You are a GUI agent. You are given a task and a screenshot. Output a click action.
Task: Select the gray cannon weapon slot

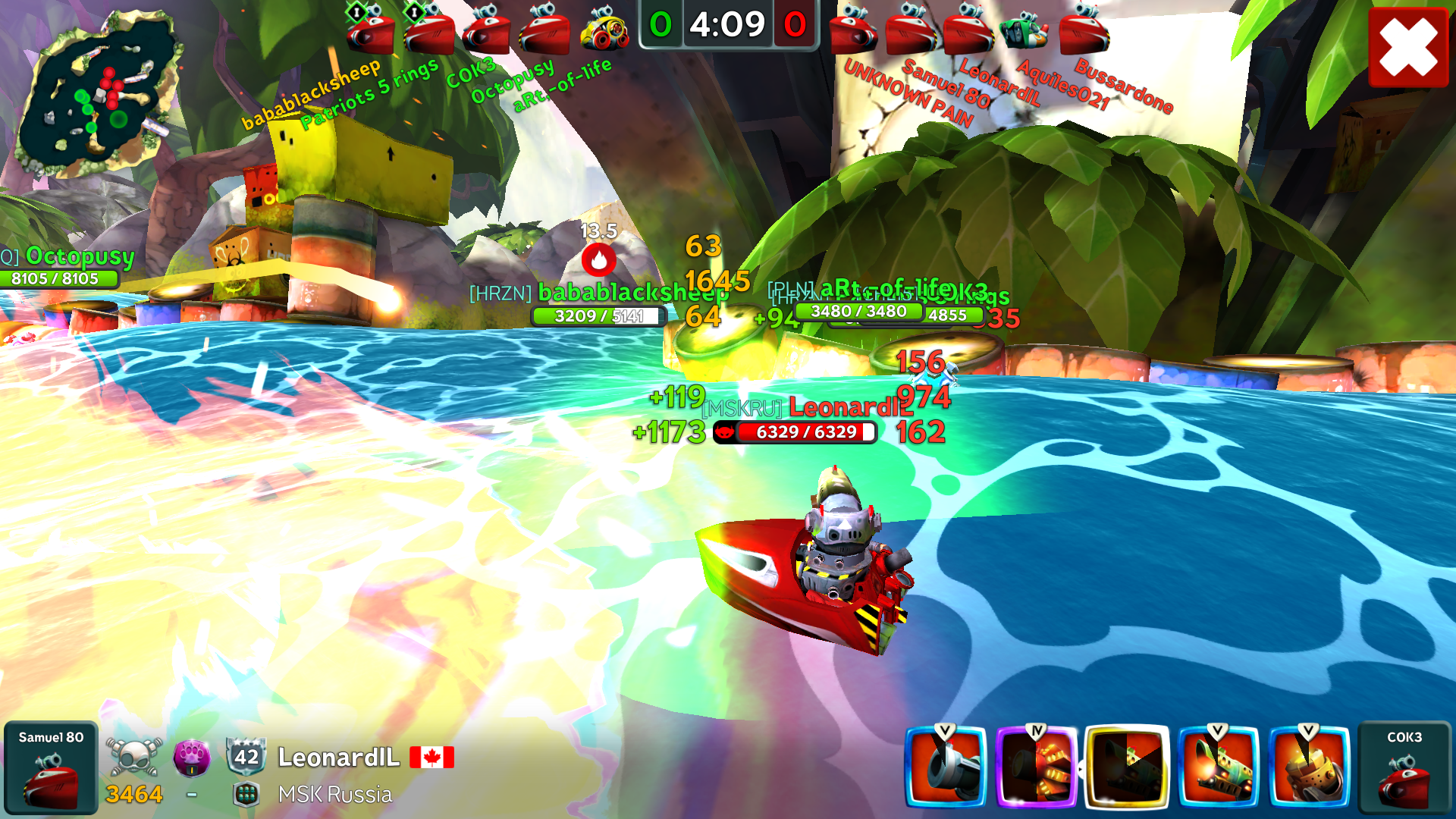946,766
